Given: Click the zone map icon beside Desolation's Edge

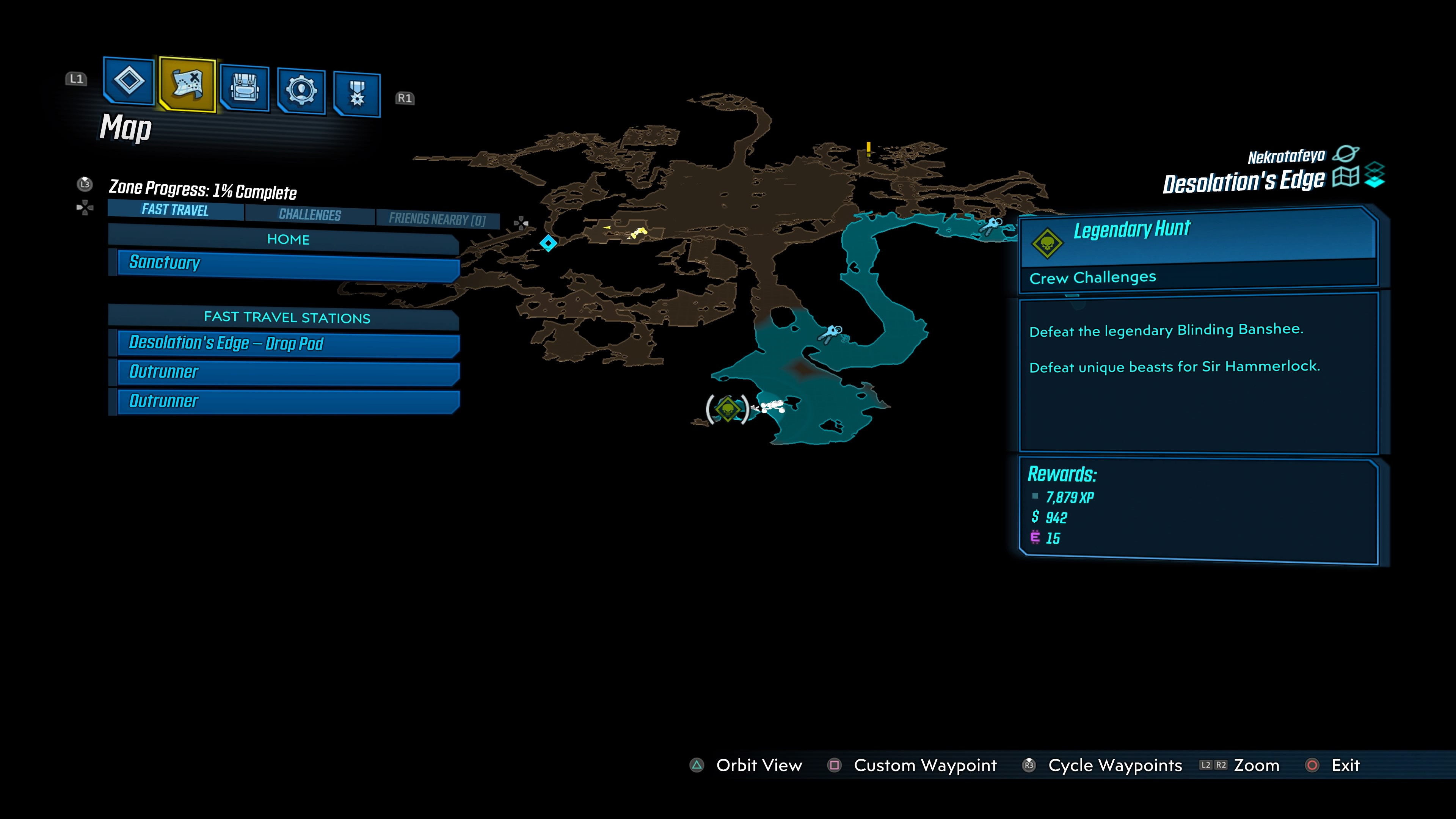Looking at the screenshot, I should [x=1345, y=177].
